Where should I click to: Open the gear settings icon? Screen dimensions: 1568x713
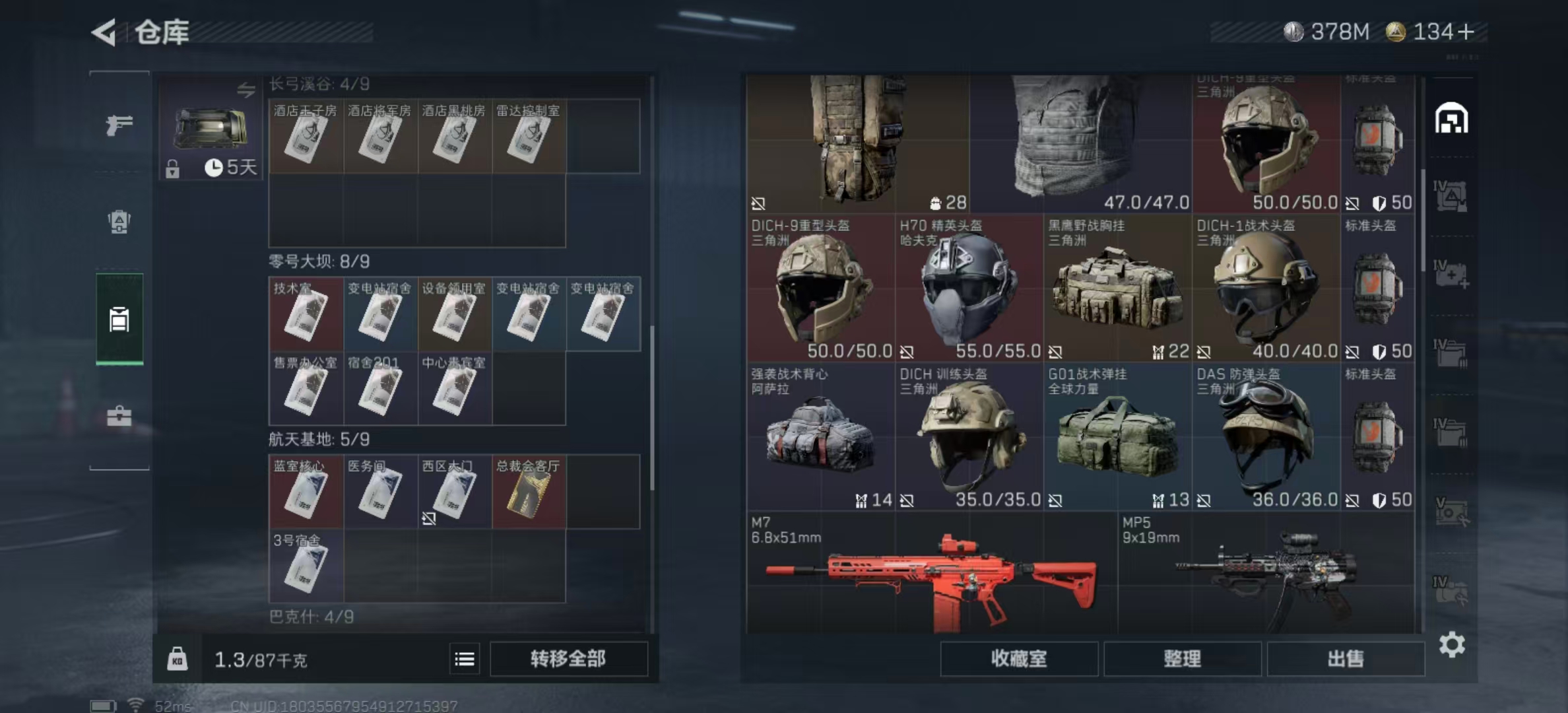(x=1451, y=644)
